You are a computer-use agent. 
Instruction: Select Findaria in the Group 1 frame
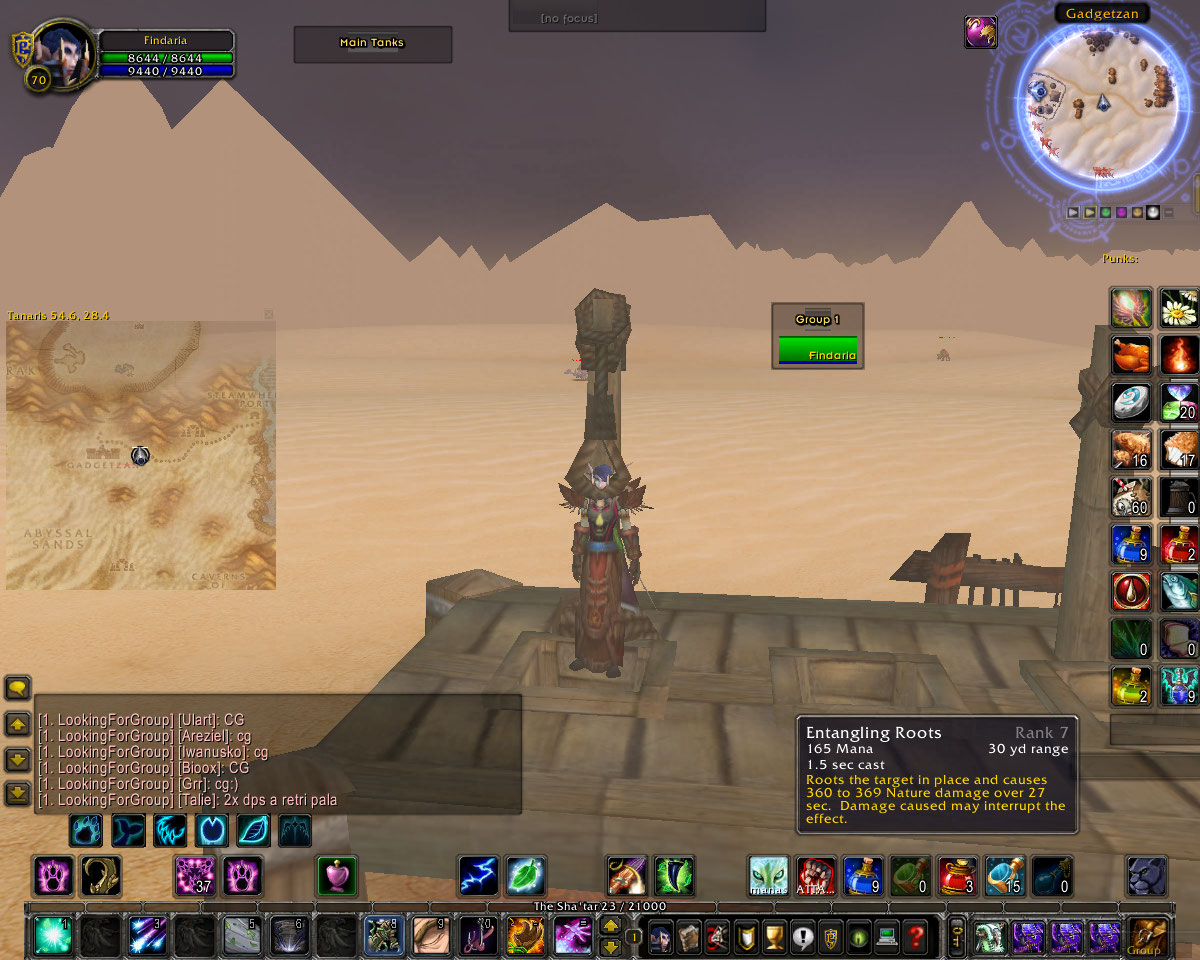tap(818, 351)
